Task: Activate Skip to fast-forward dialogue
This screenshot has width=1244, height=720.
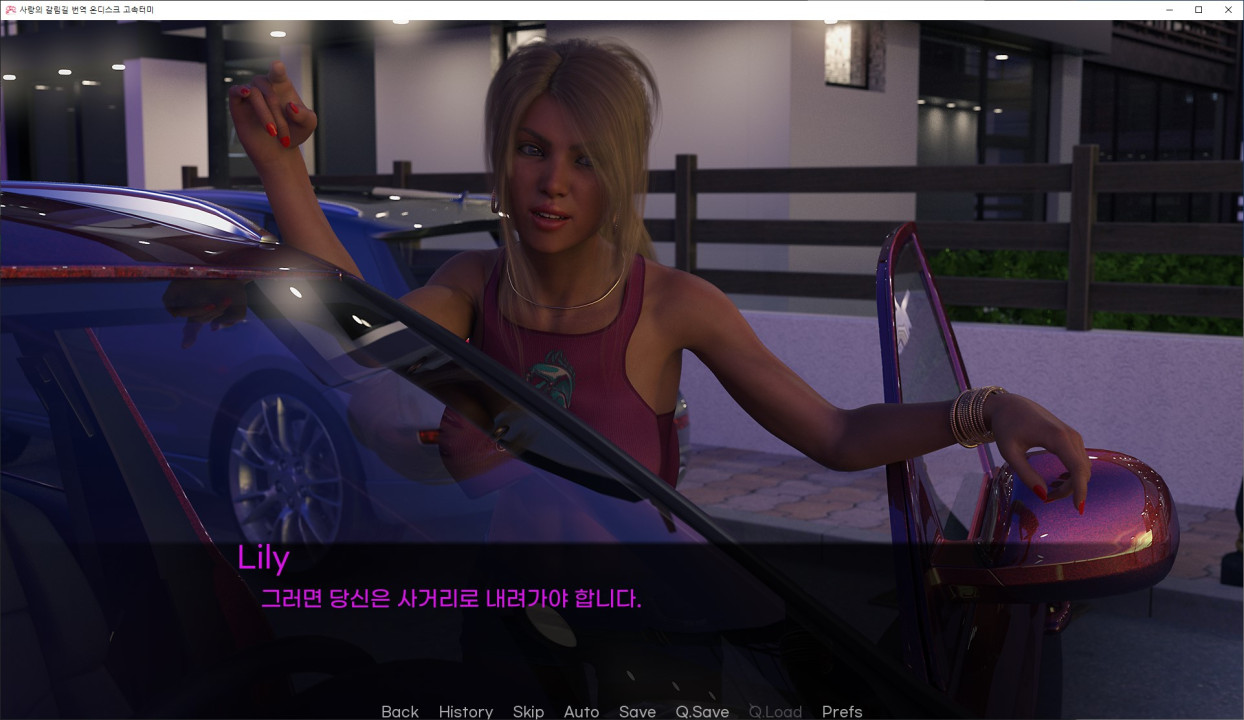Action: coord(528,711)
